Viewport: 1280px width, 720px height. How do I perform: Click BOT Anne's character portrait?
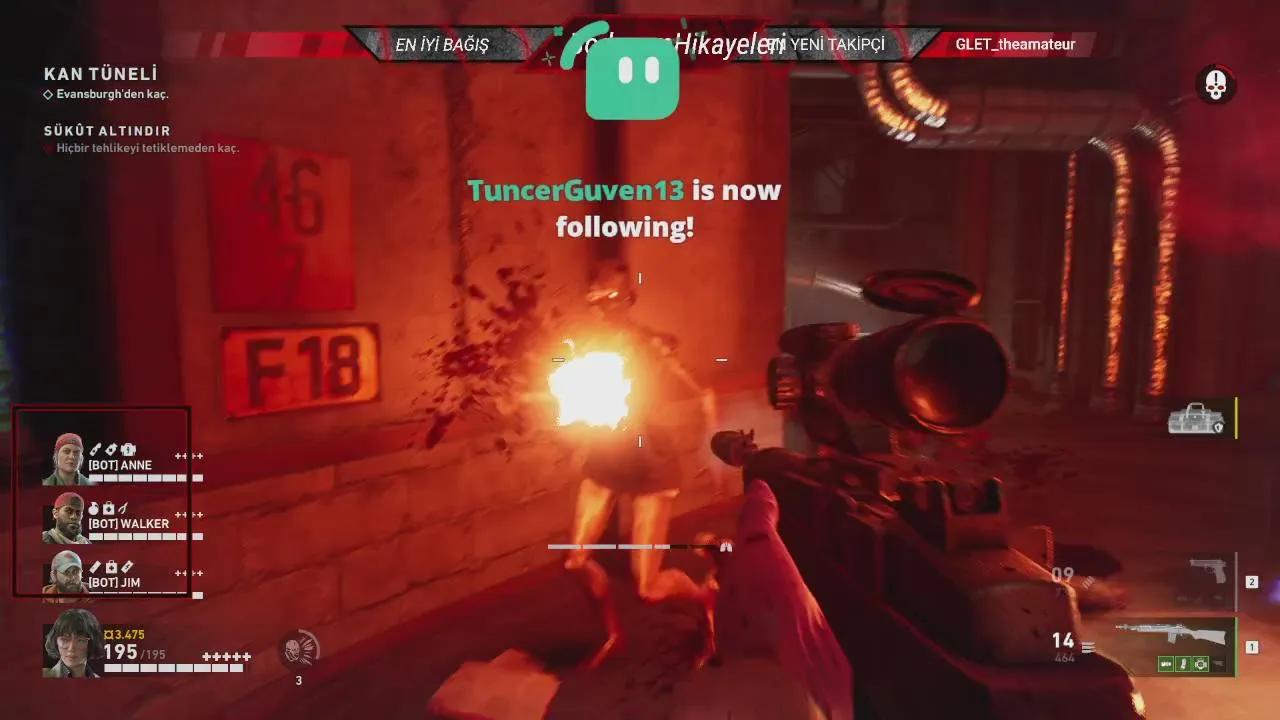coord(64,455)
